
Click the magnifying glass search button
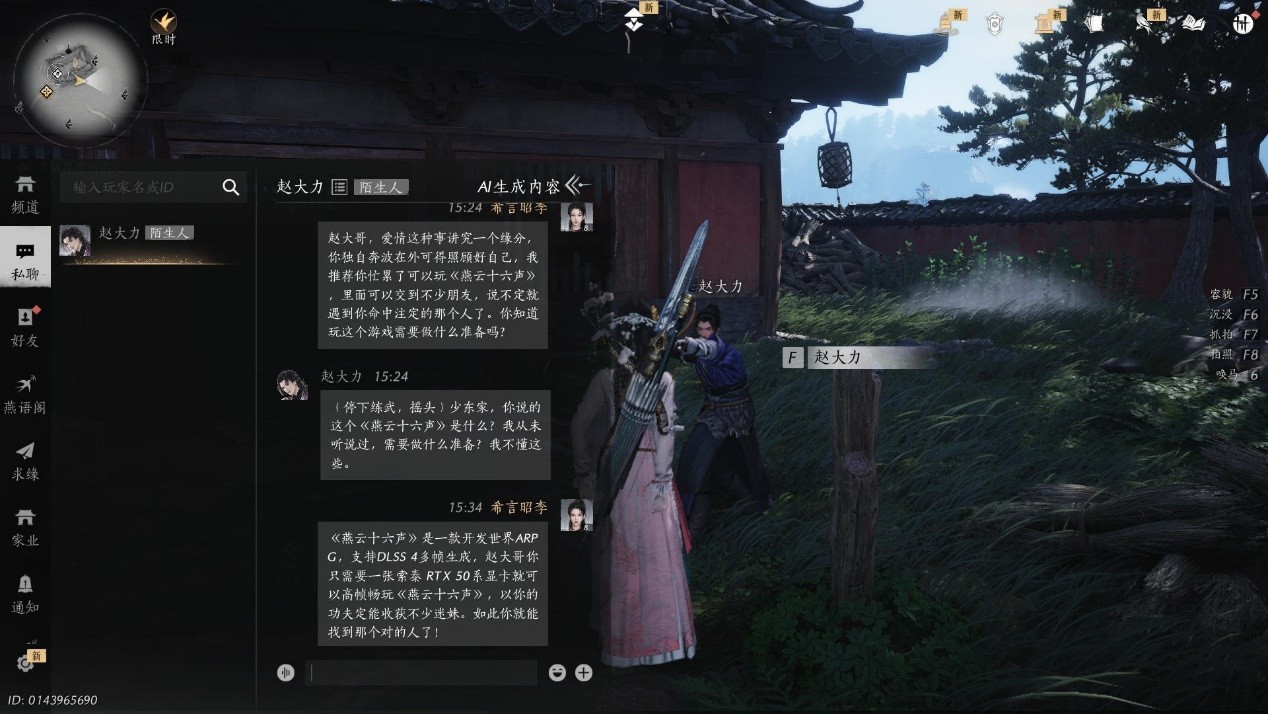[231, 187]
